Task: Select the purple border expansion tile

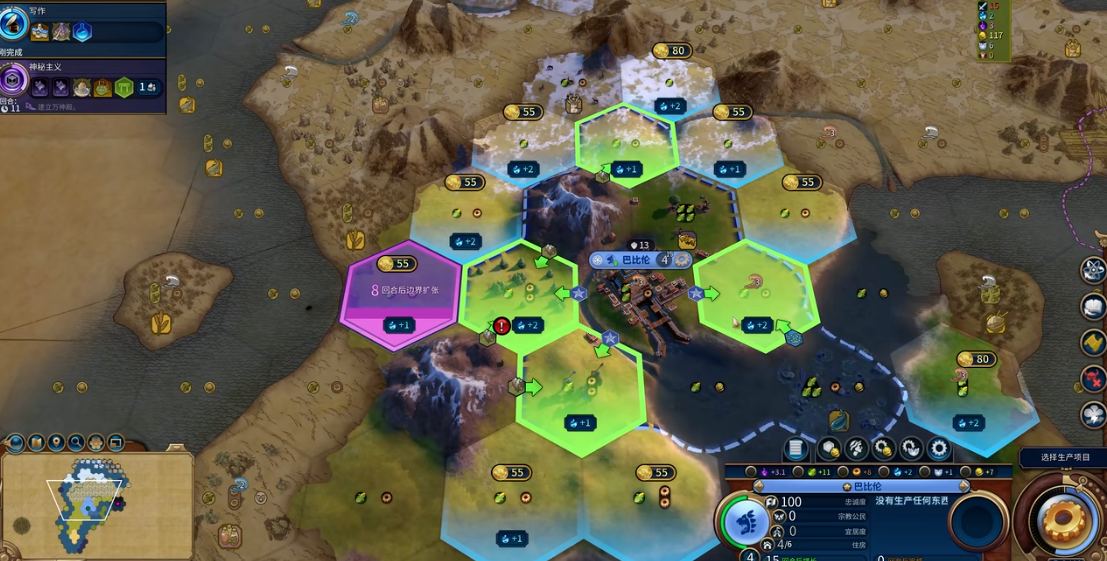Action: tap(400, 292)
